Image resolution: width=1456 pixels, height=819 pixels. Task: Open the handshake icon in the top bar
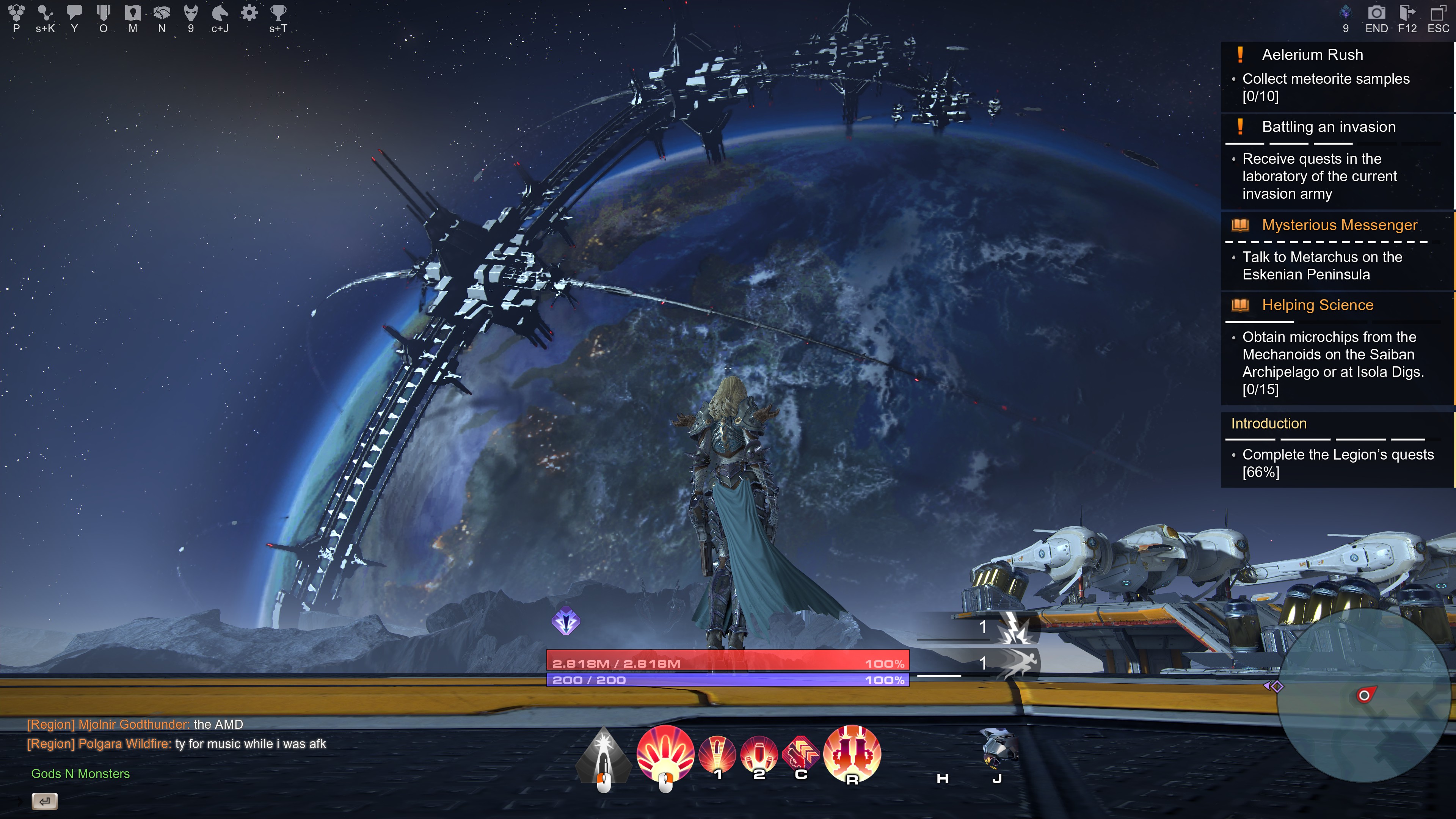(162, 13)
